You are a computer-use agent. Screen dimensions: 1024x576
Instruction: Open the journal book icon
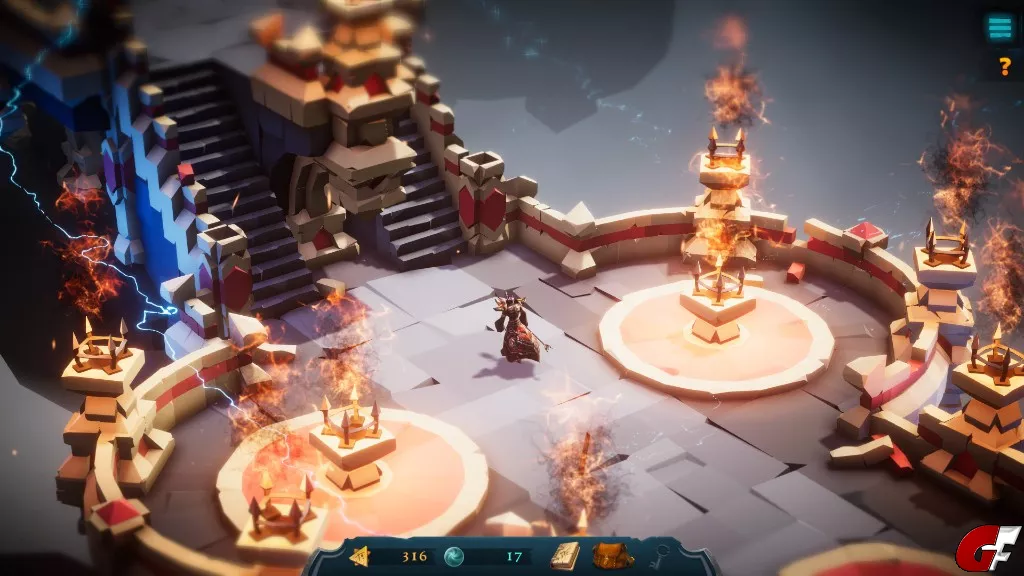coord(565,555)
